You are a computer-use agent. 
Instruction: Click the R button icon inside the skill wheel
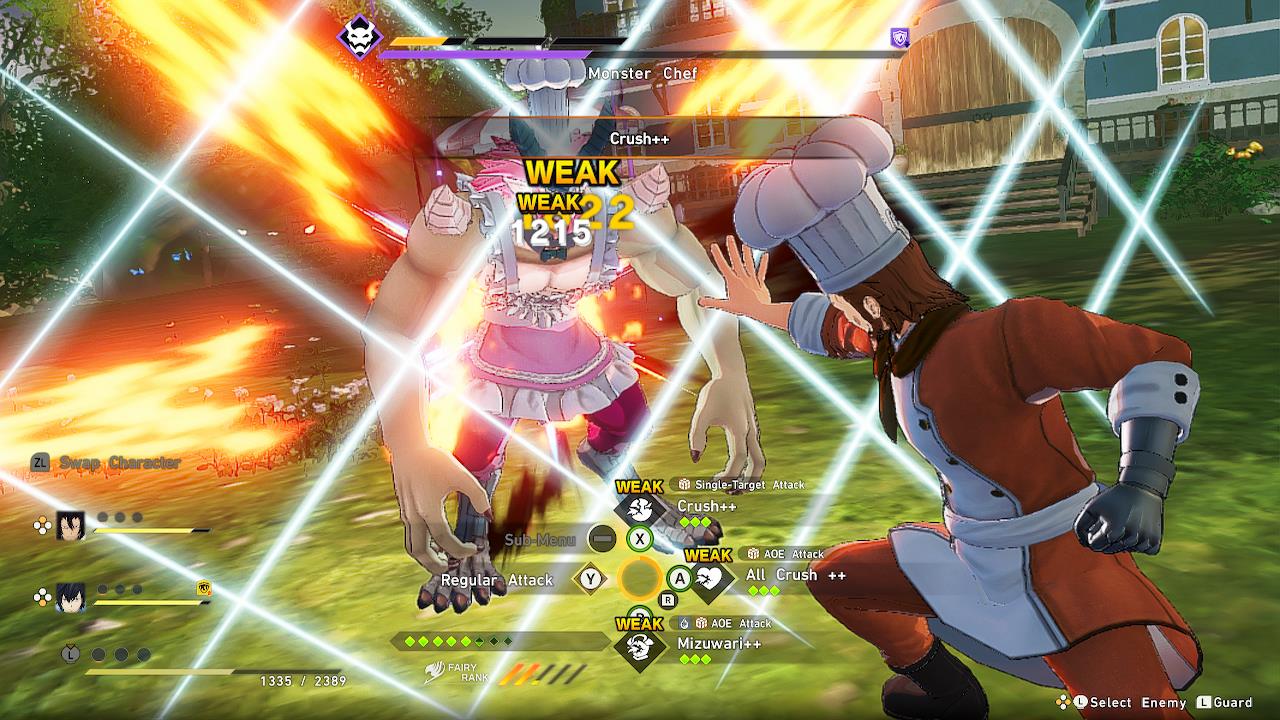pyautogui.click(x=668, y=600)
